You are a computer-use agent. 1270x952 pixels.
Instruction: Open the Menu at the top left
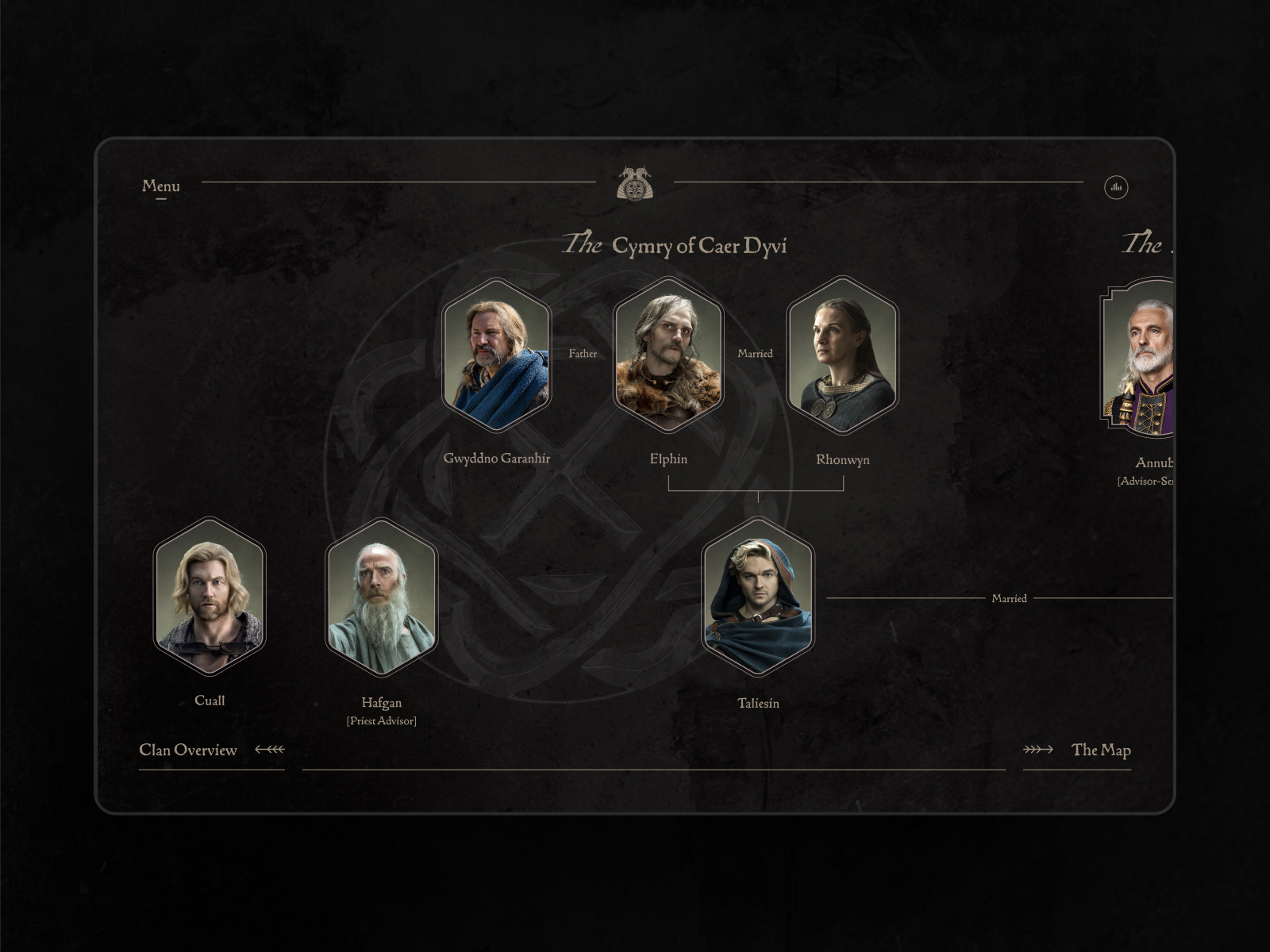160,186
